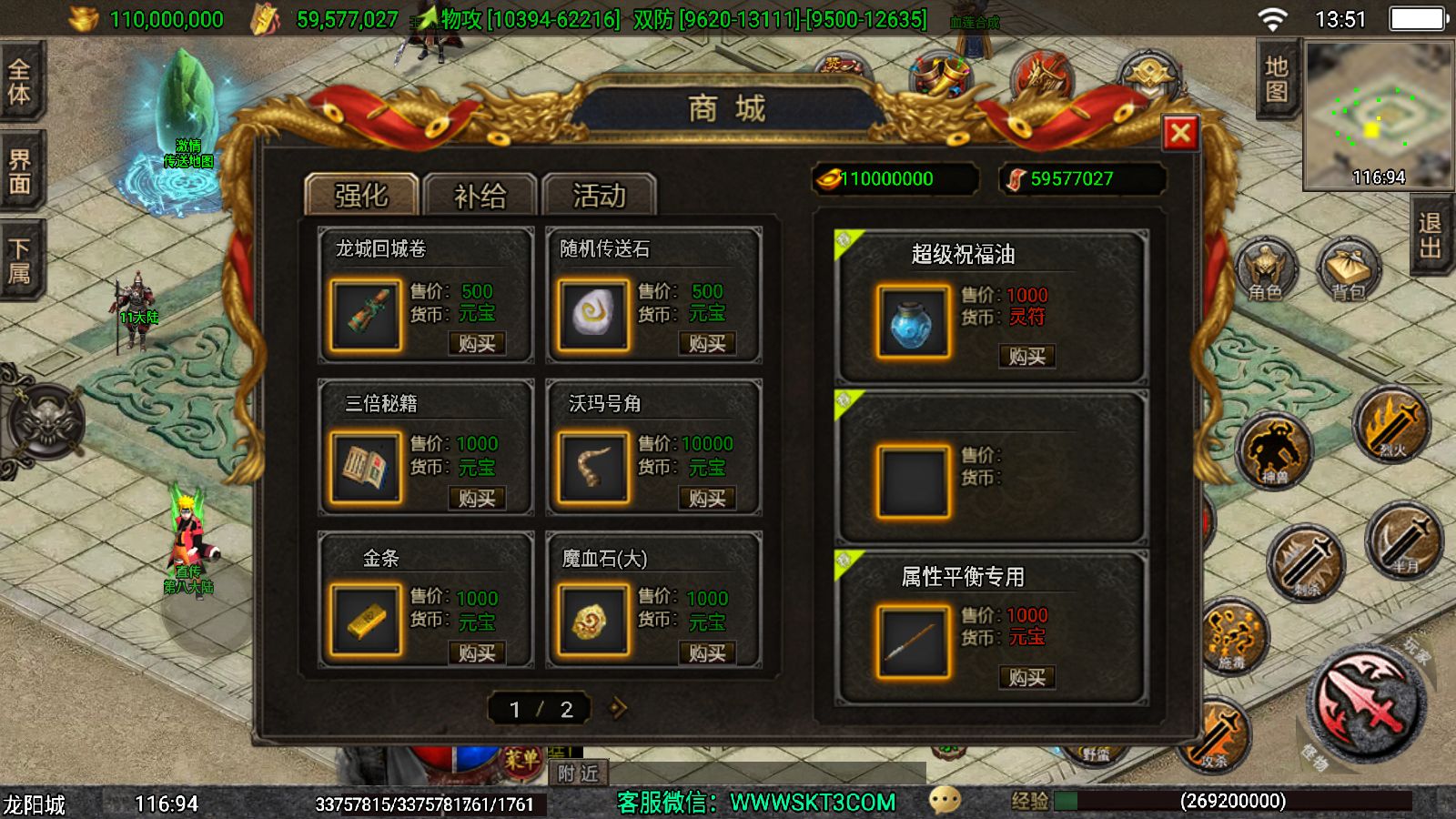Open the 活动 shop tab

599,196
